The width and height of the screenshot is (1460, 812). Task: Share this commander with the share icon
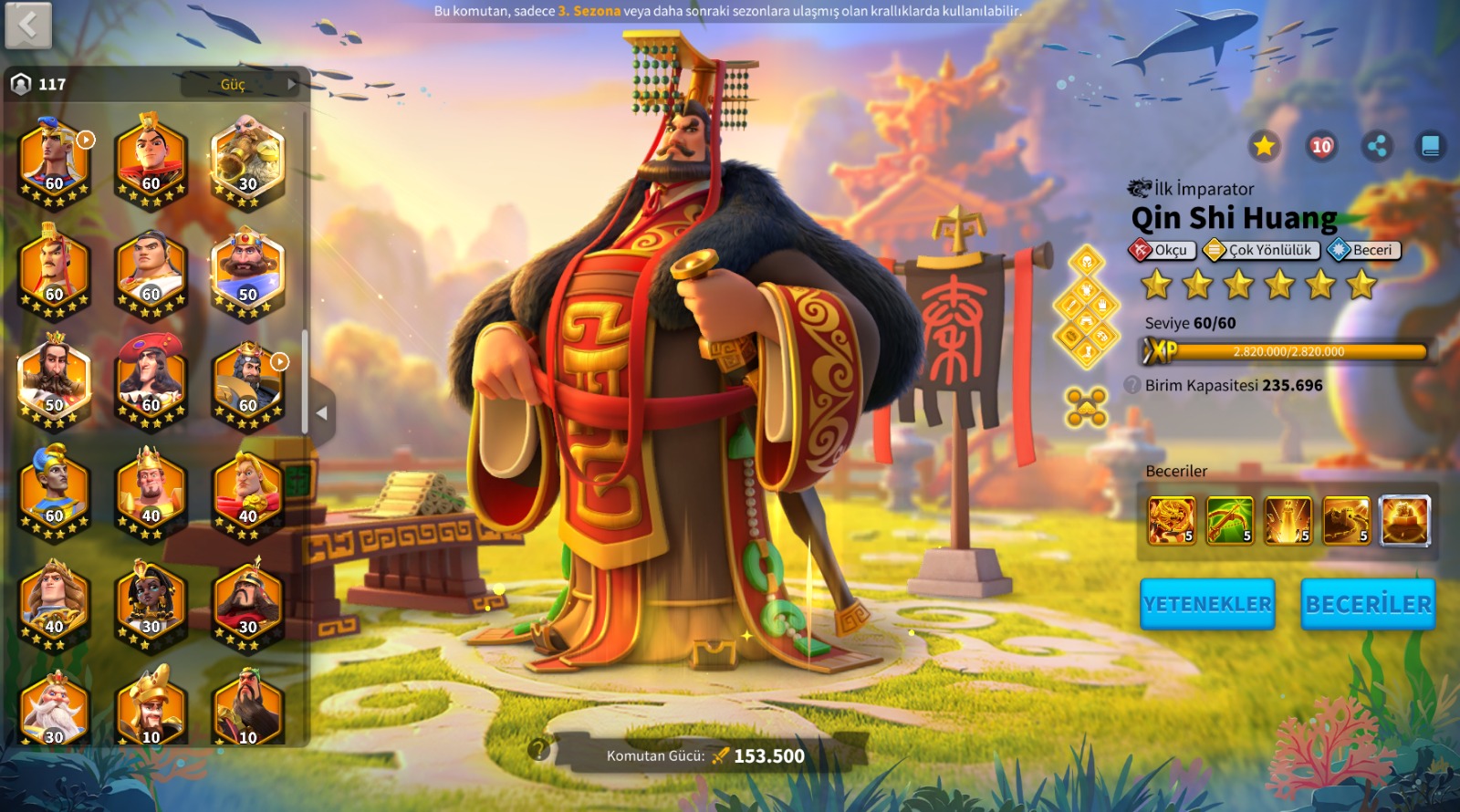(1377, 146)
